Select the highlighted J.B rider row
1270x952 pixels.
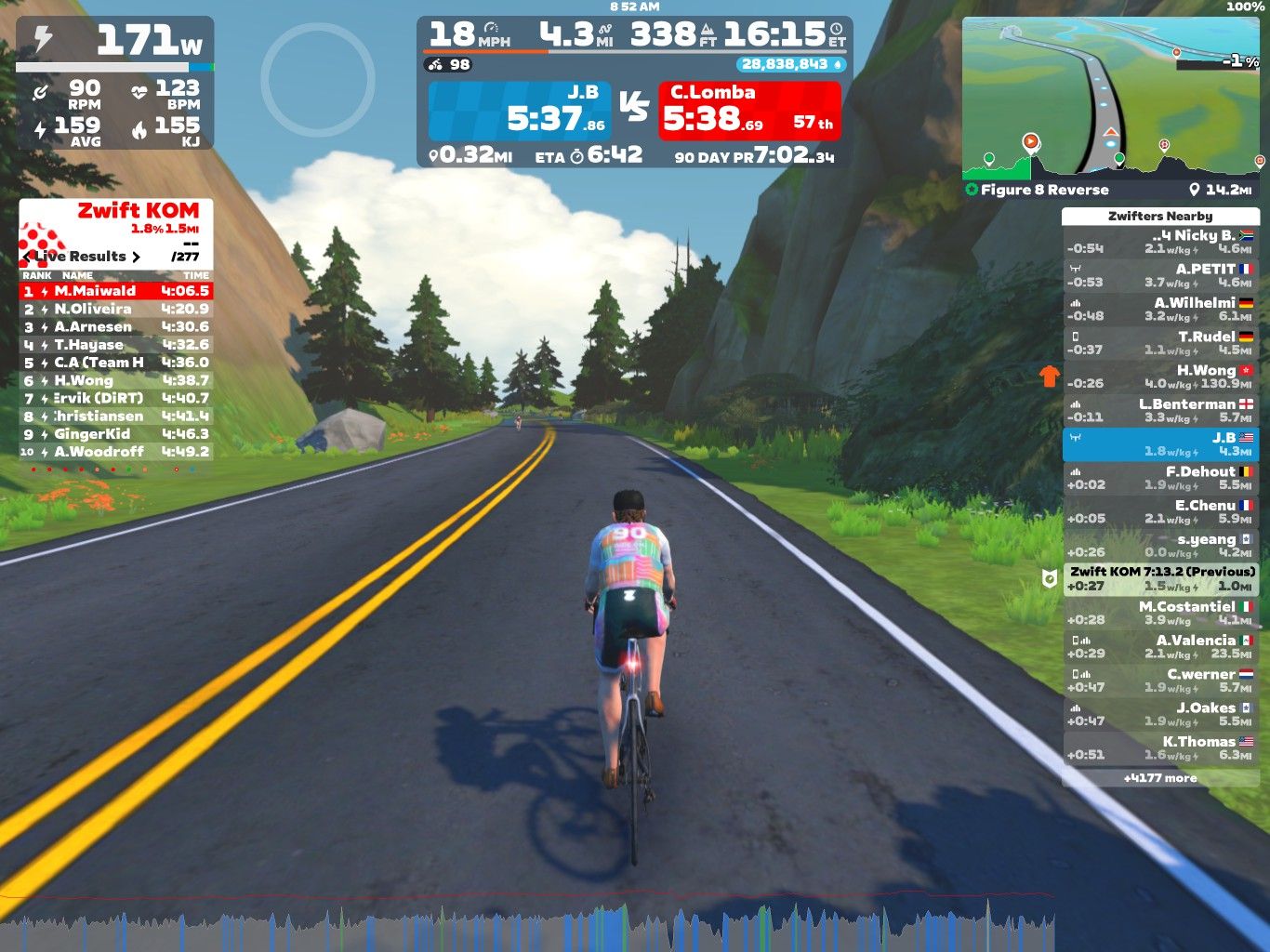[x=1160, y=444]
